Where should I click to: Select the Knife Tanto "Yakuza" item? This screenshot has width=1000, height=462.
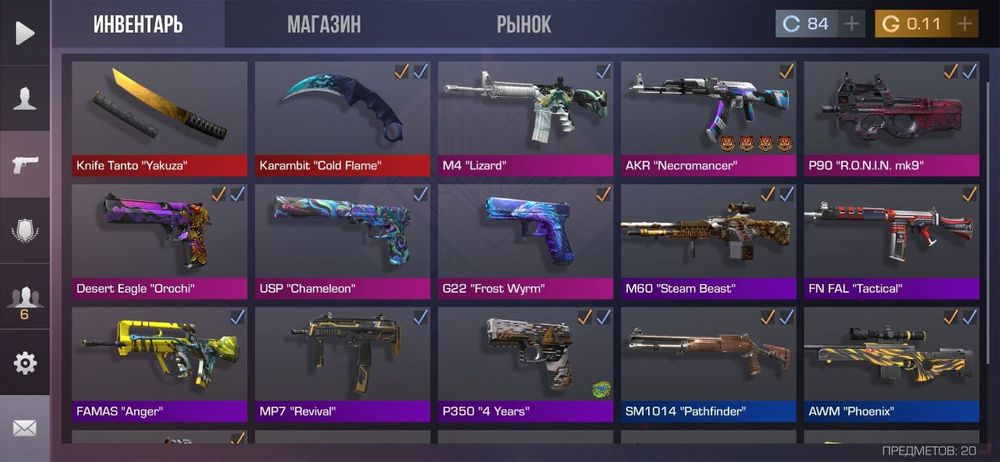click(x=160, y=118)
